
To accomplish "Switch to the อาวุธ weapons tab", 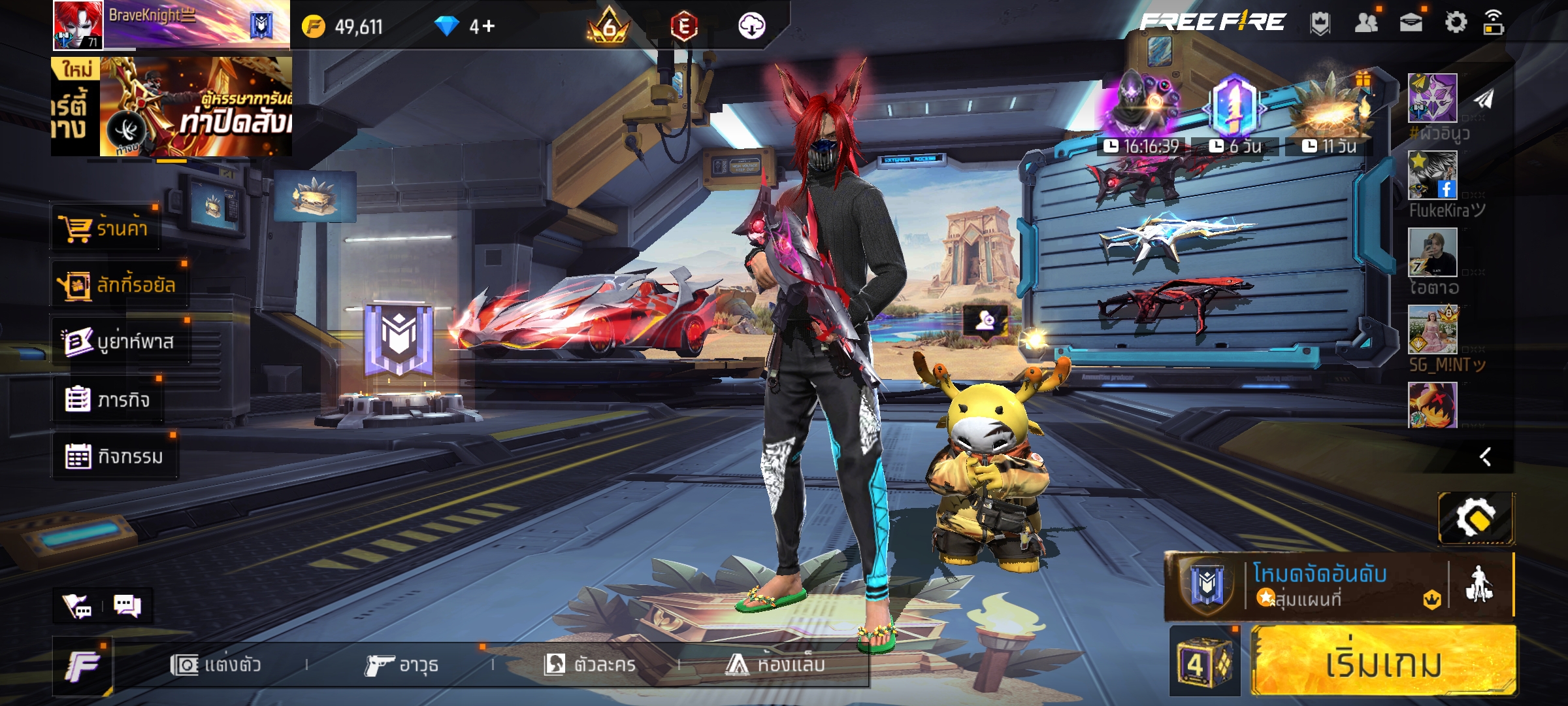I will 402,665.
